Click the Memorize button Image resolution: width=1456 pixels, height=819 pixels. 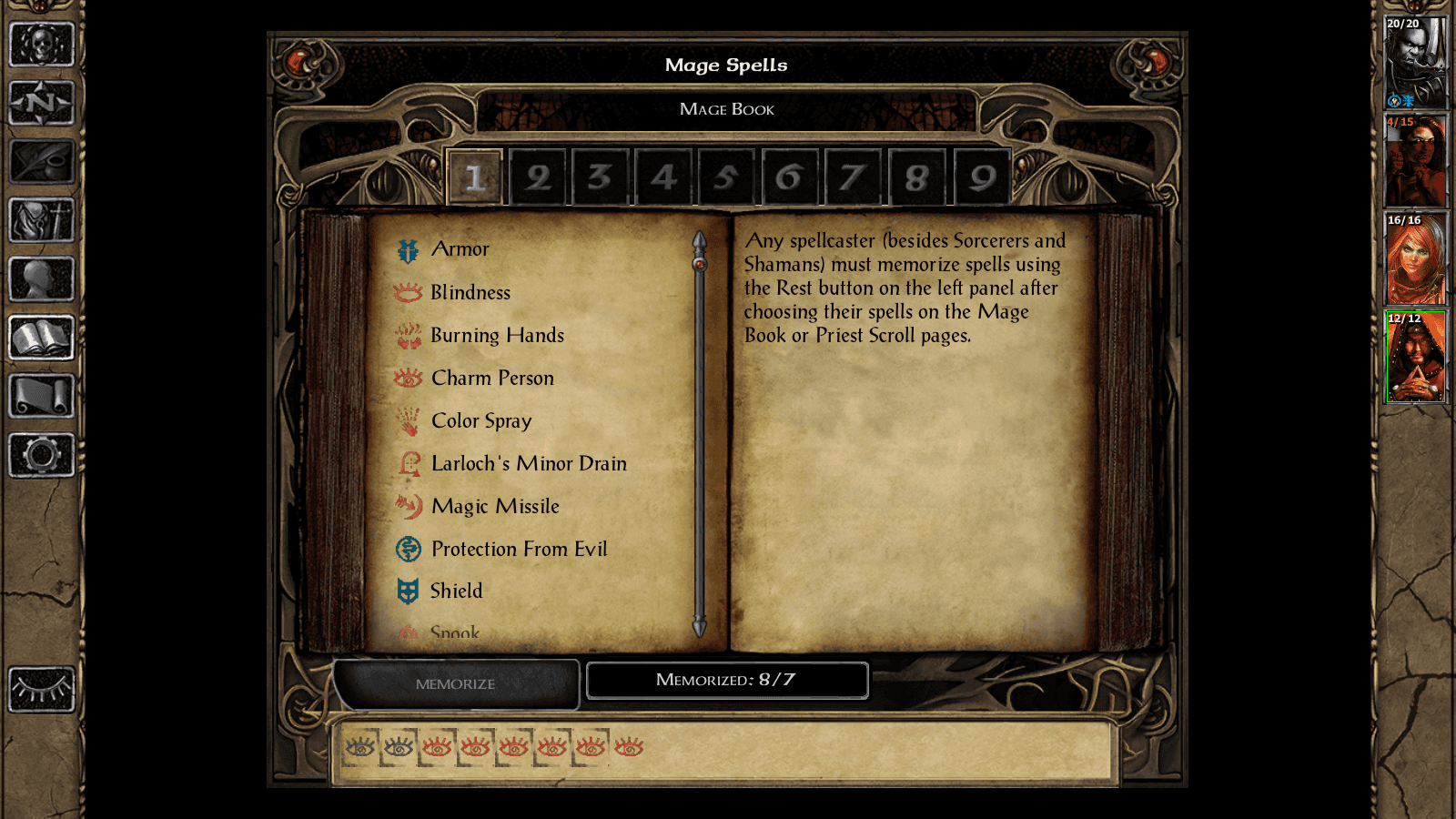coord(455,683)
